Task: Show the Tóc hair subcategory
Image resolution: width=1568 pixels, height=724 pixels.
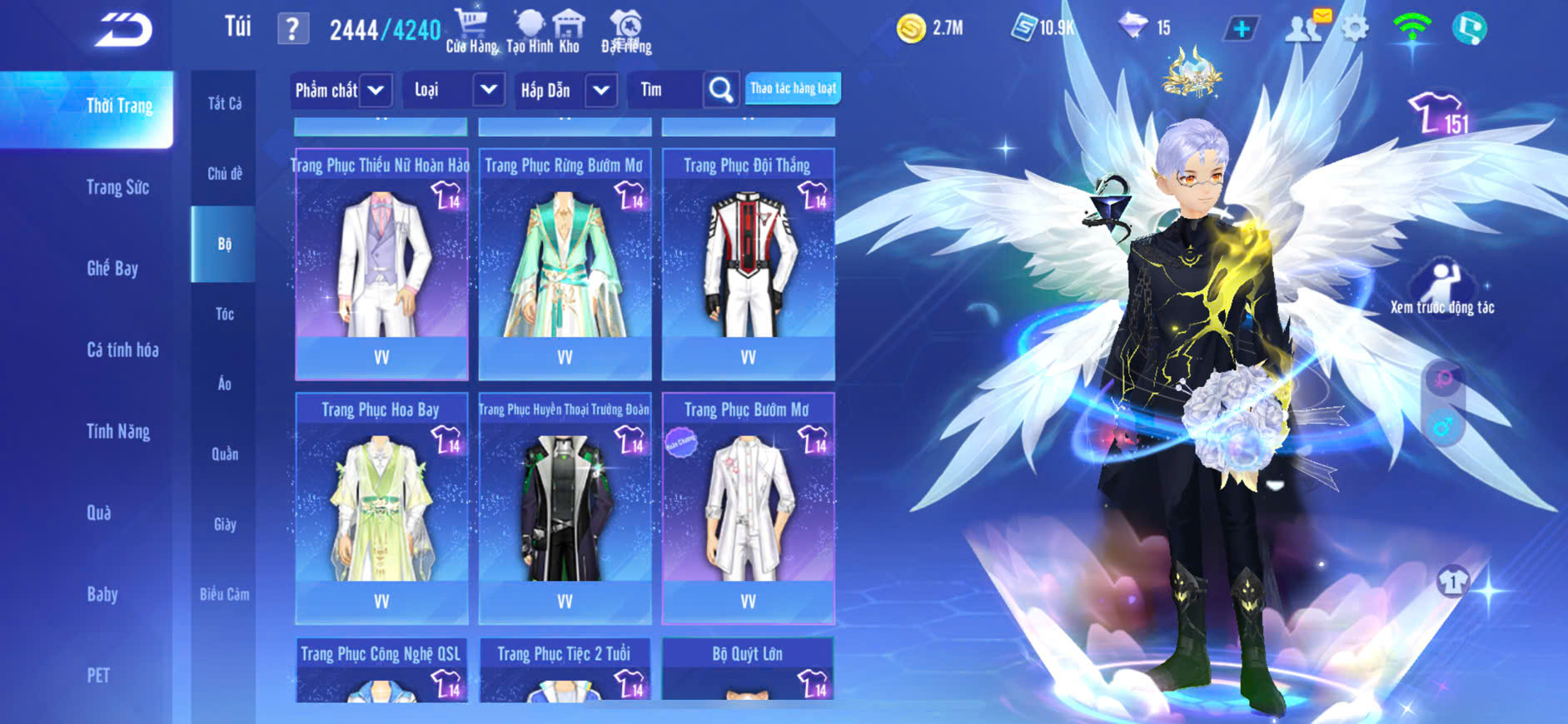Action: [224, 314]
